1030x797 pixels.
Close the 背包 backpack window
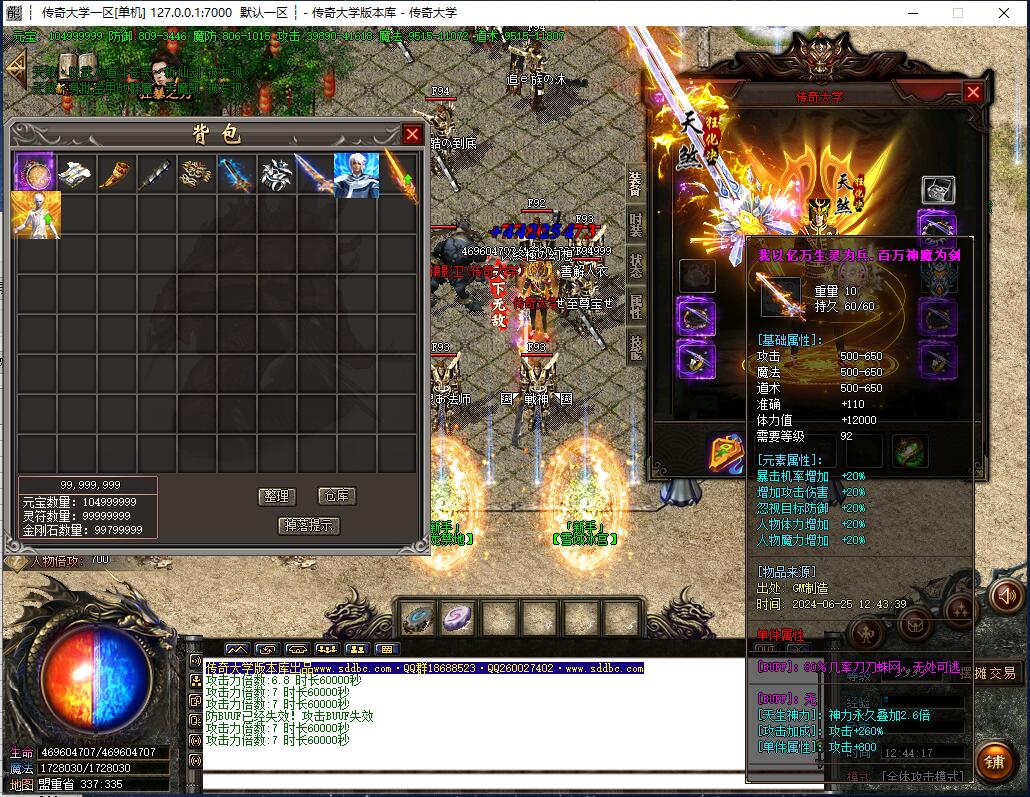point(412,134)
